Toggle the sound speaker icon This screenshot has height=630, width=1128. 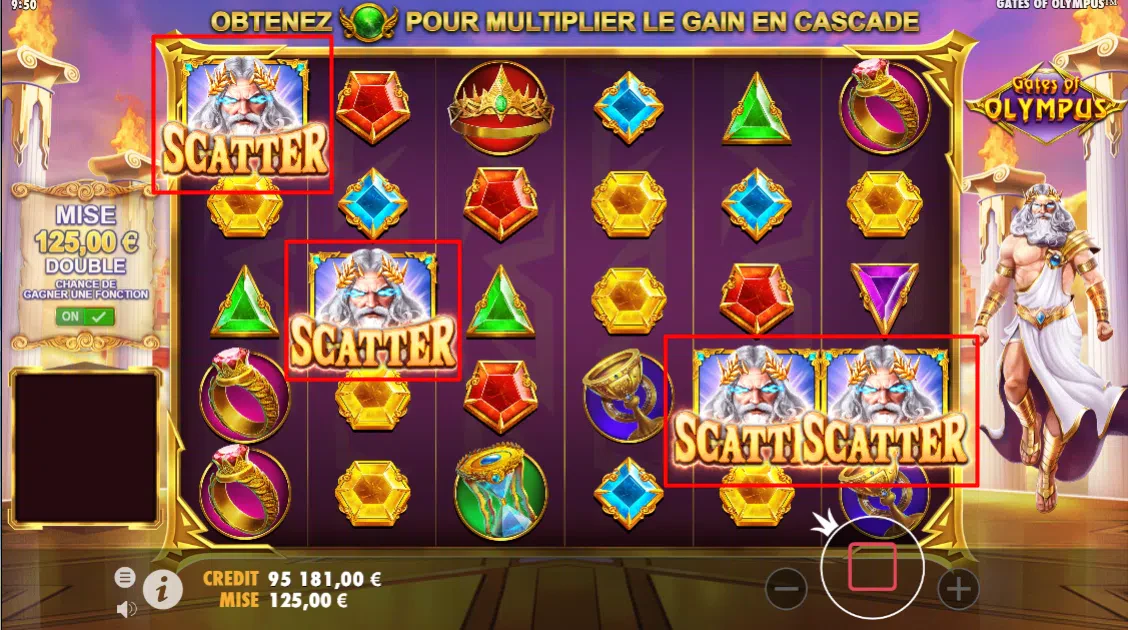[x=126, y=608]
